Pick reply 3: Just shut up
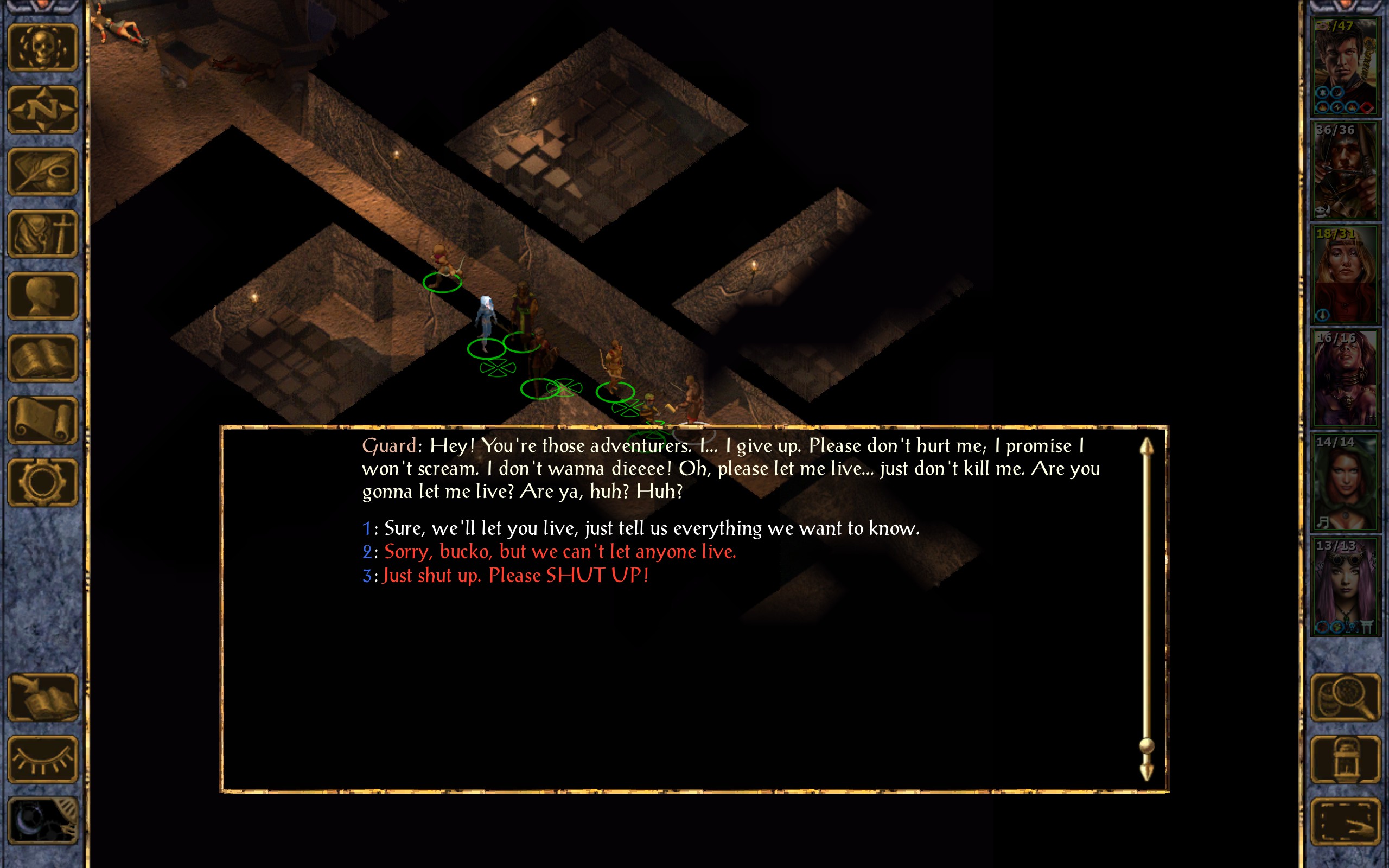This screenshot has width=1389, height=868. coord(515,575)
